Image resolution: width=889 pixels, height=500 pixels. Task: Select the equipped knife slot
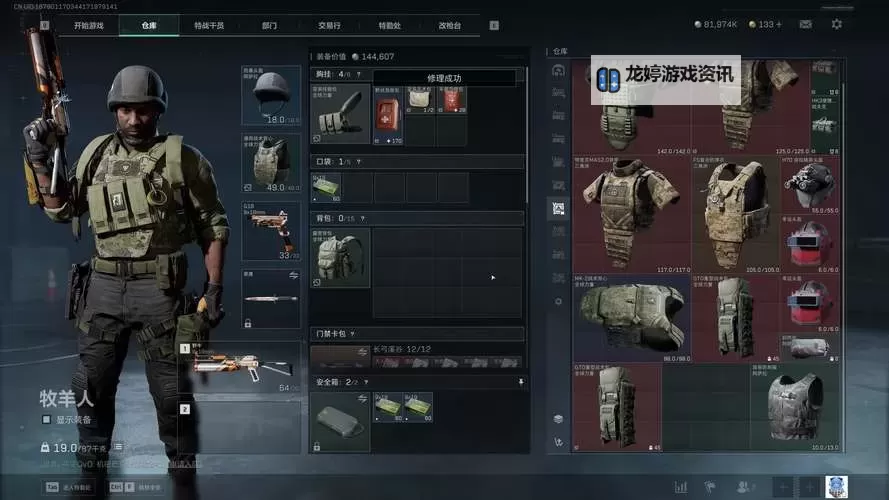(x=270, y=299)
